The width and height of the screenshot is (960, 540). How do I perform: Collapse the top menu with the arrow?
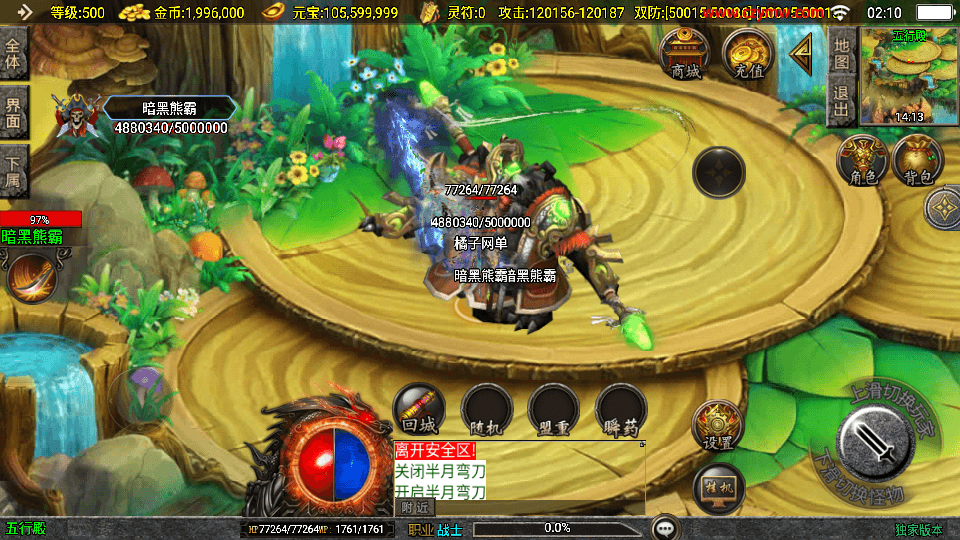click(800, 53)
